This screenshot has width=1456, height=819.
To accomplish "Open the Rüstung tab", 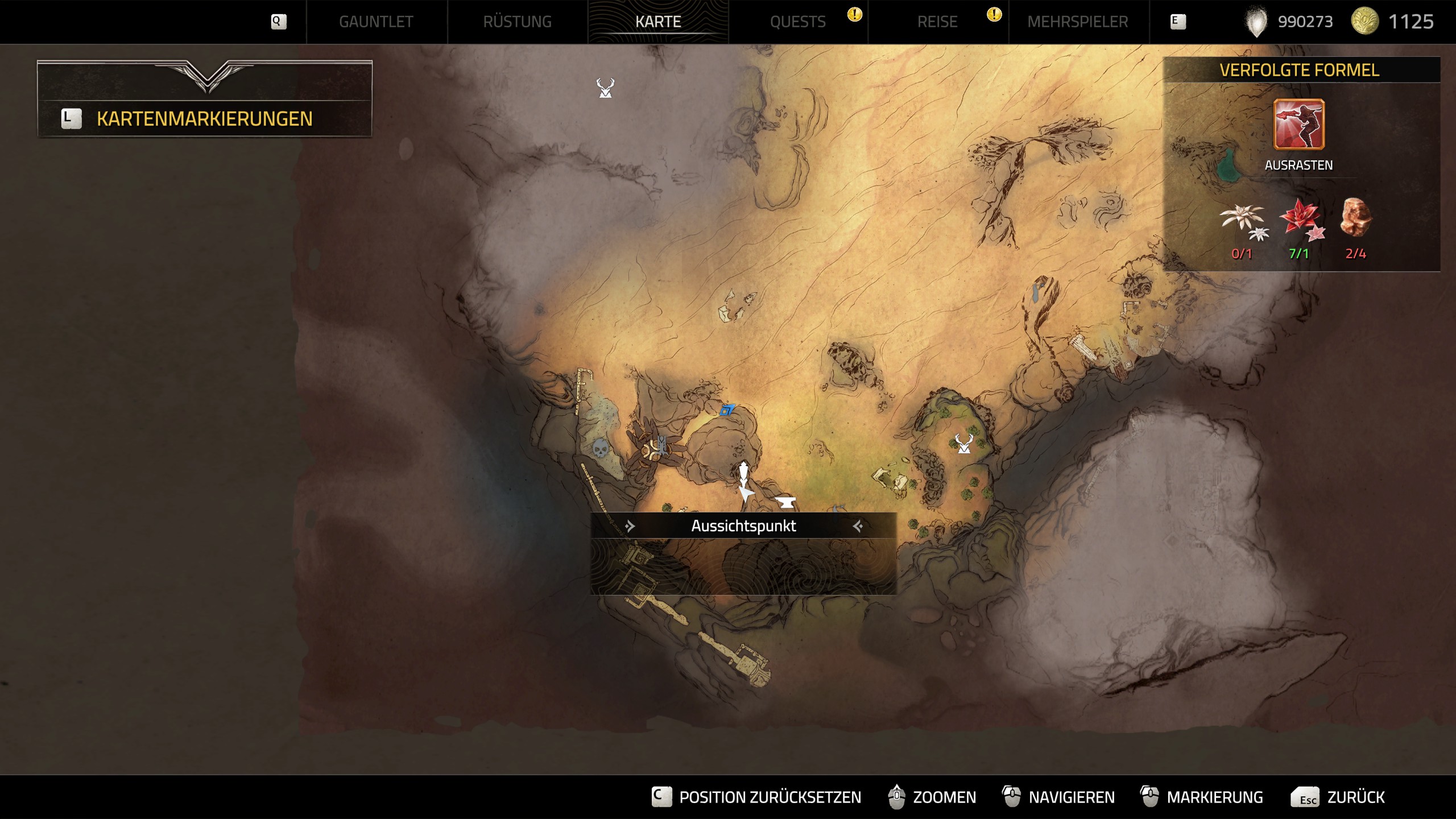I will click(517, 22).
